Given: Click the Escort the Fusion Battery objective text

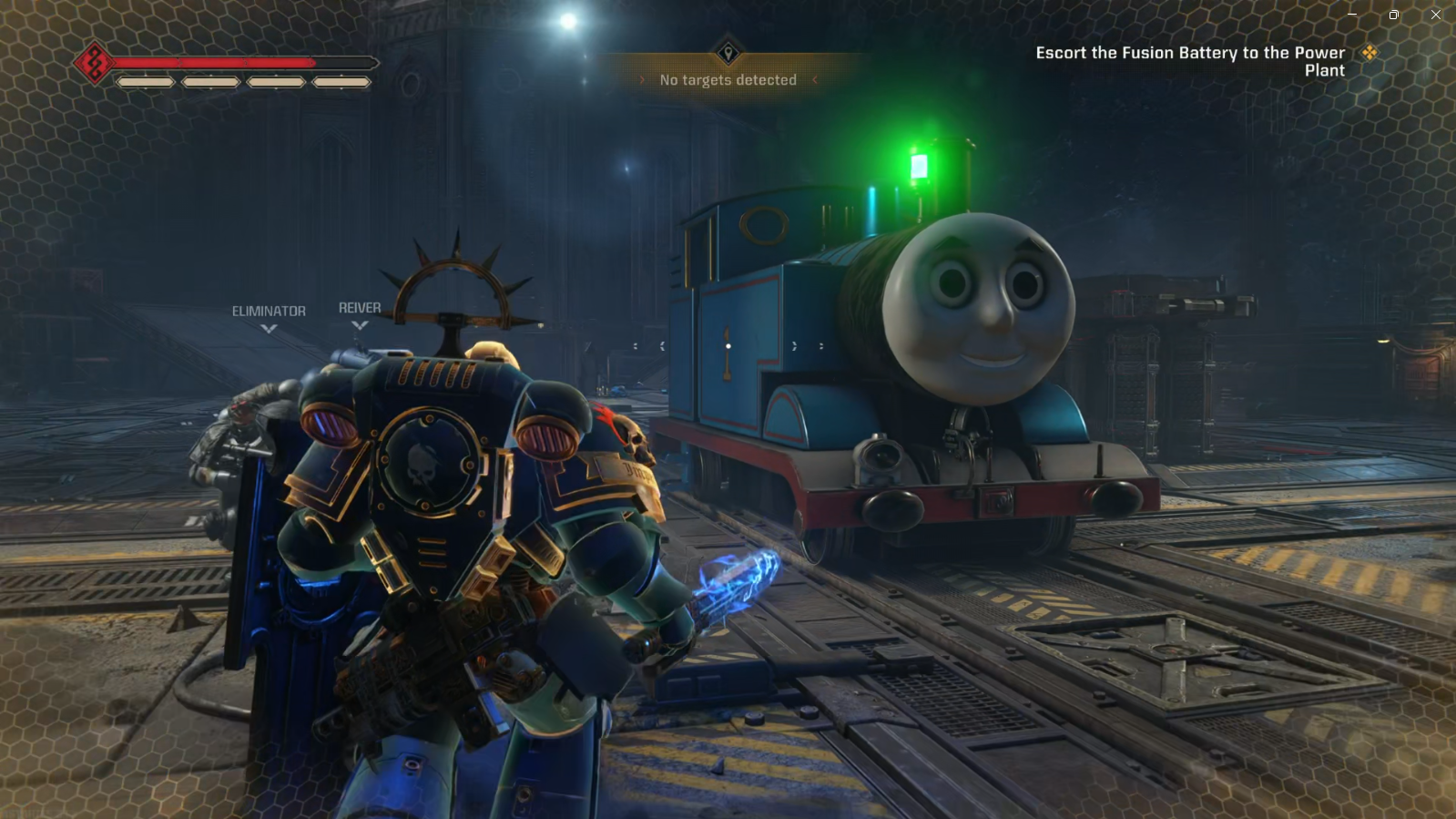Looking at the screenshot, I should [x=1189, y=53].
